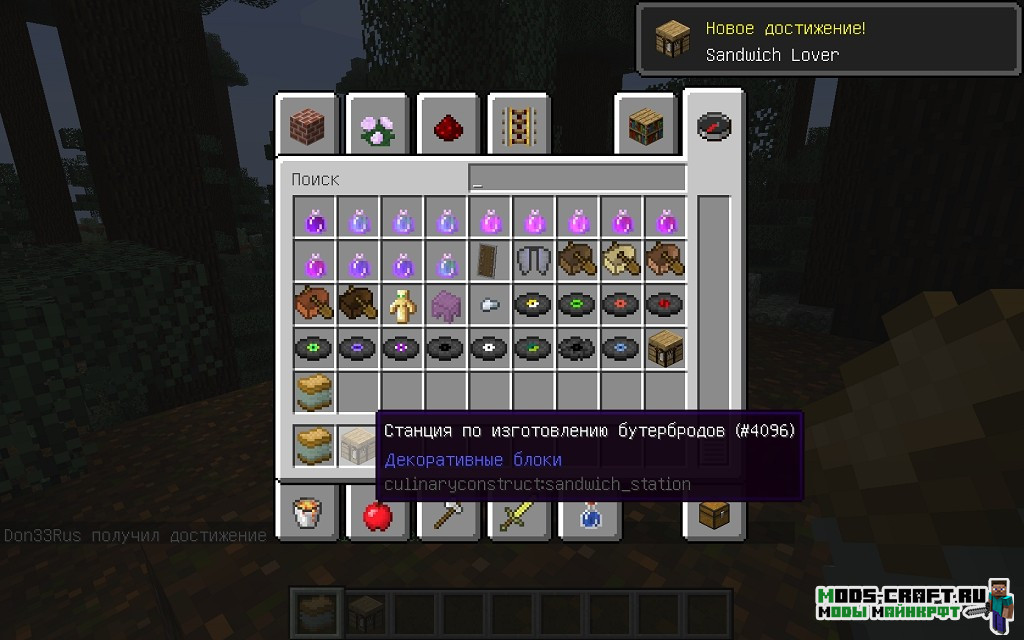This screenshot has height=640, width=1024.
Task: Grab the purple shulker shell
Action: click(x=446, y=304)
